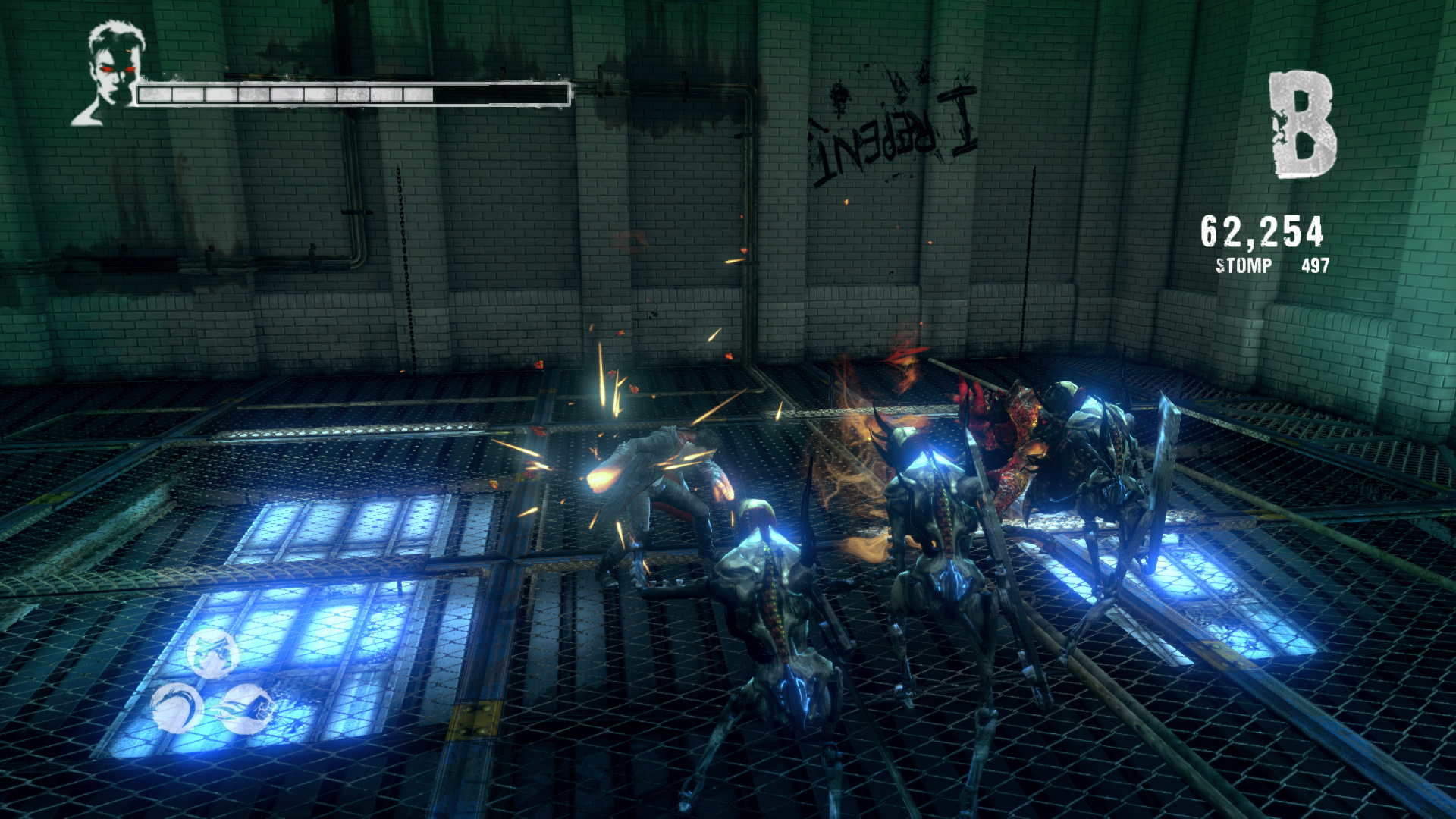Screen dimensions: 1456x819
Task: Activate the flaming fist gauntlet icon
Action: [x=247, y=709]
